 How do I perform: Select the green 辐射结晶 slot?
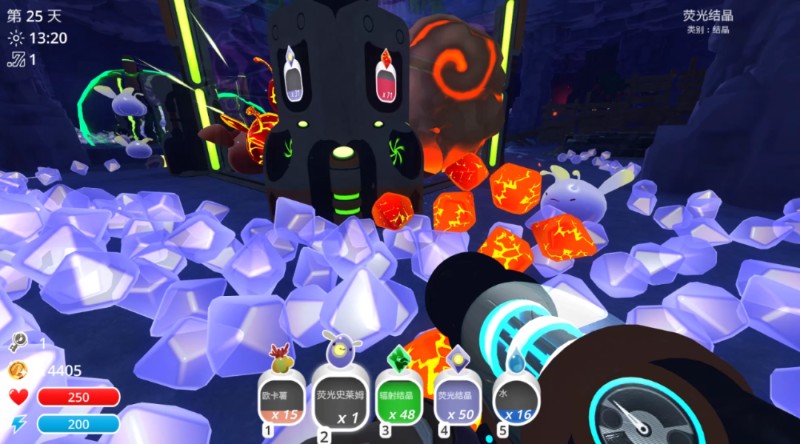point(400,398)
